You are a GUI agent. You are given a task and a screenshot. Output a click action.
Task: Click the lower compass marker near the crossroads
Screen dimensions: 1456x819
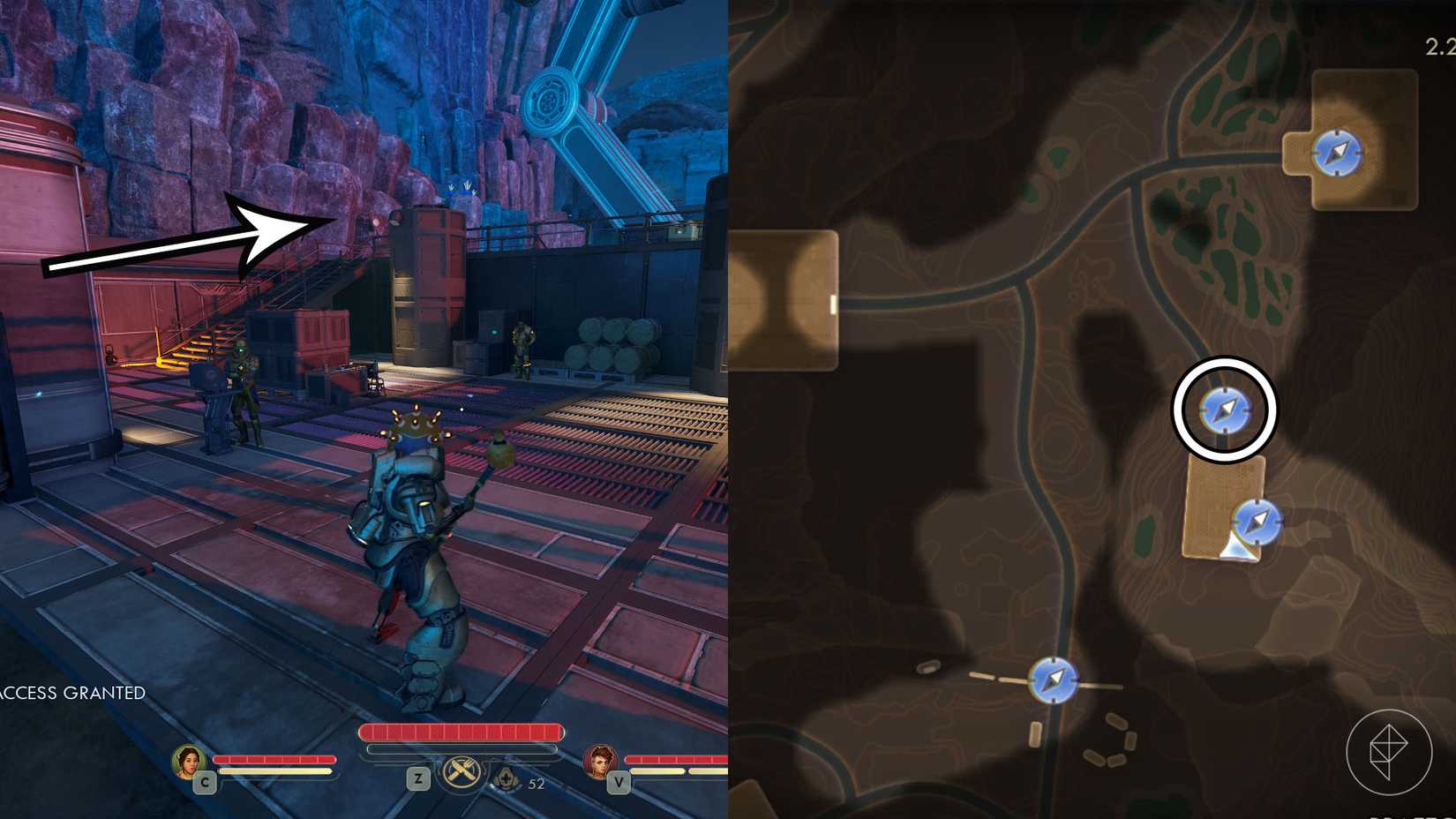click(1055, 680)
